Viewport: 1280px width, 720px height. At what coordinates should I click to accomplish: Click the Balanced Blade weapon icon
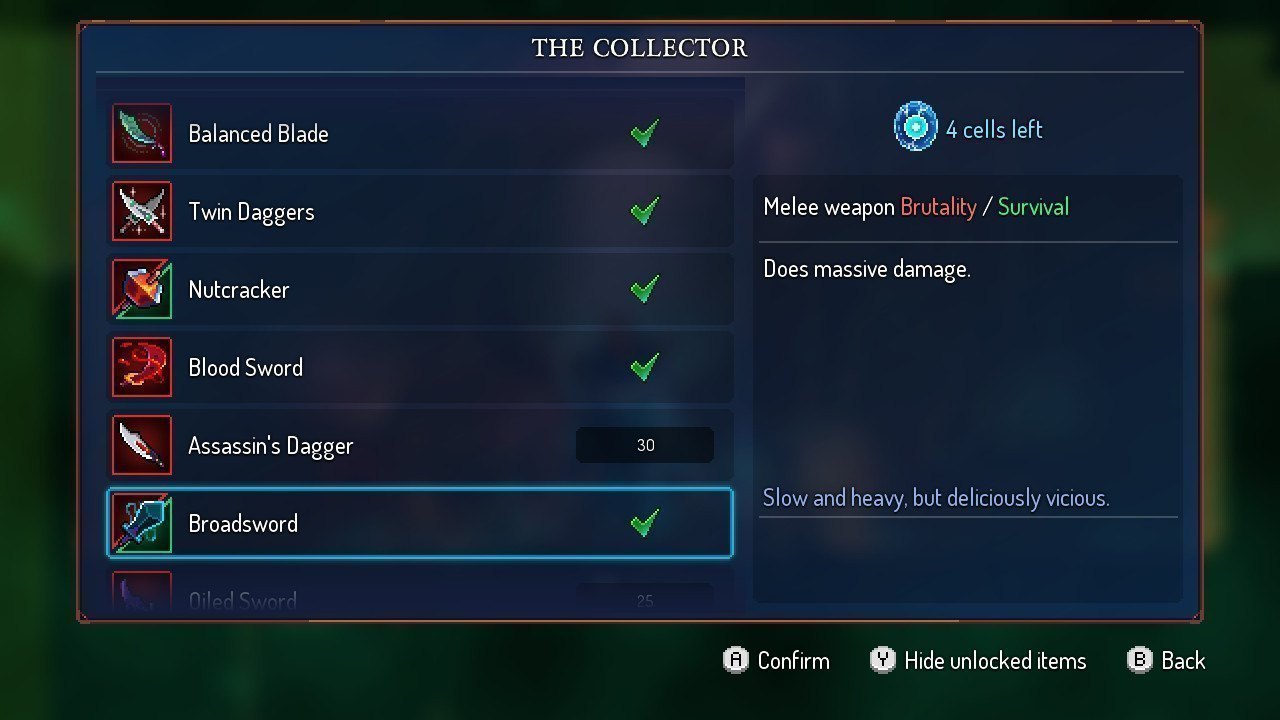click(141, 133)
